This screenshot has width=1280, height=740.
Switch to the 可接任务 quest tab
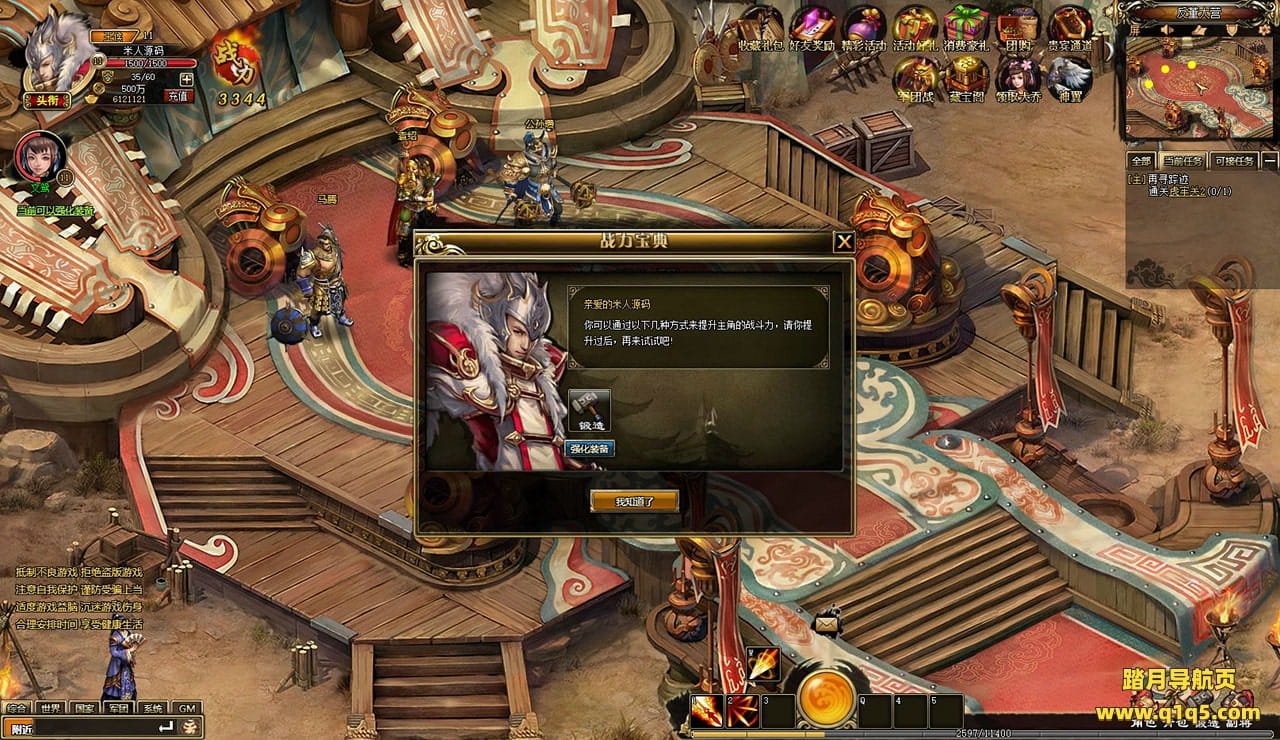coord(1233,160)
